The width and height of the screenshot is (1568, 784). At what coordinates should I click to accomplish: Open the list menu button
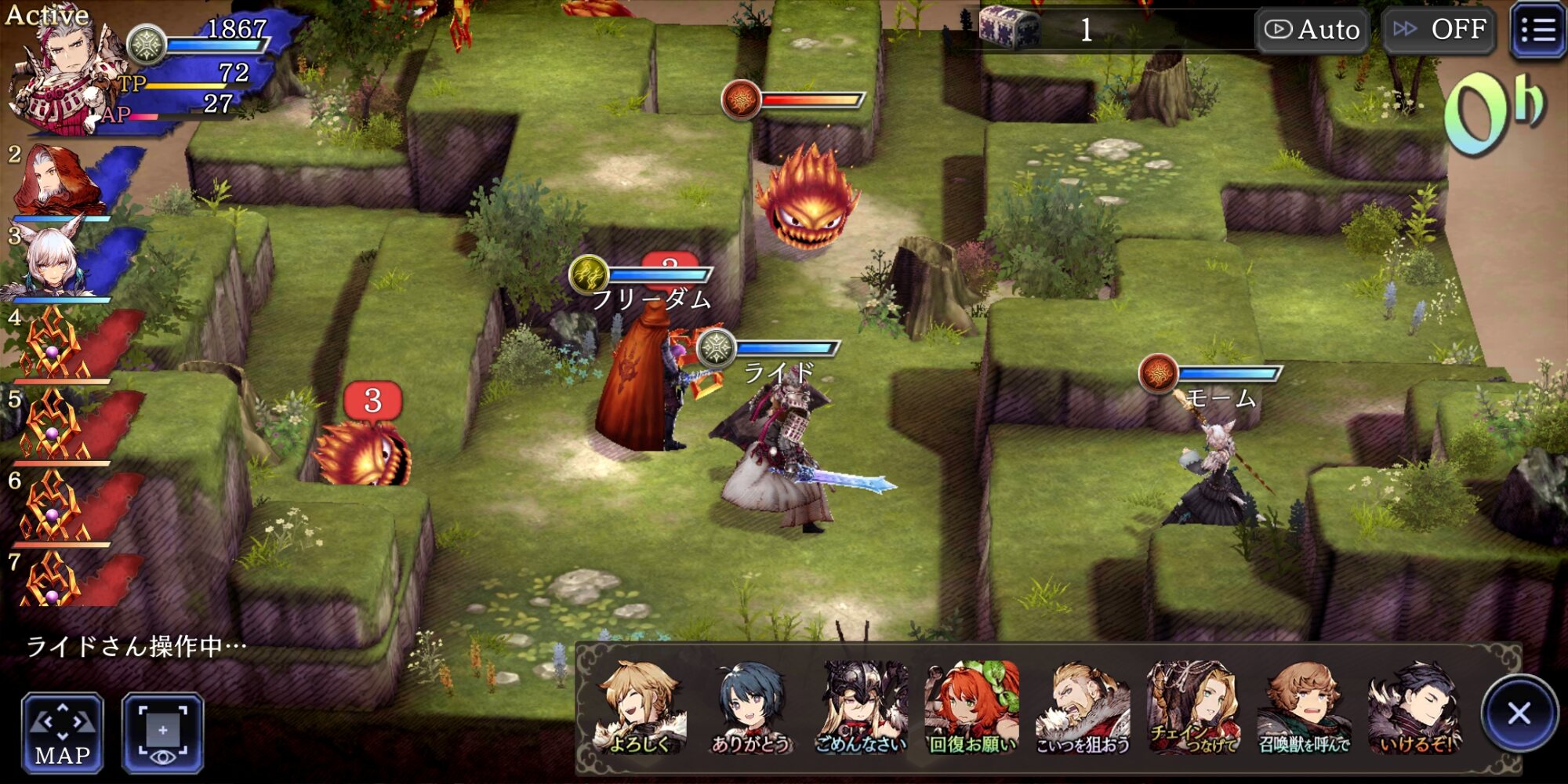1537,31
